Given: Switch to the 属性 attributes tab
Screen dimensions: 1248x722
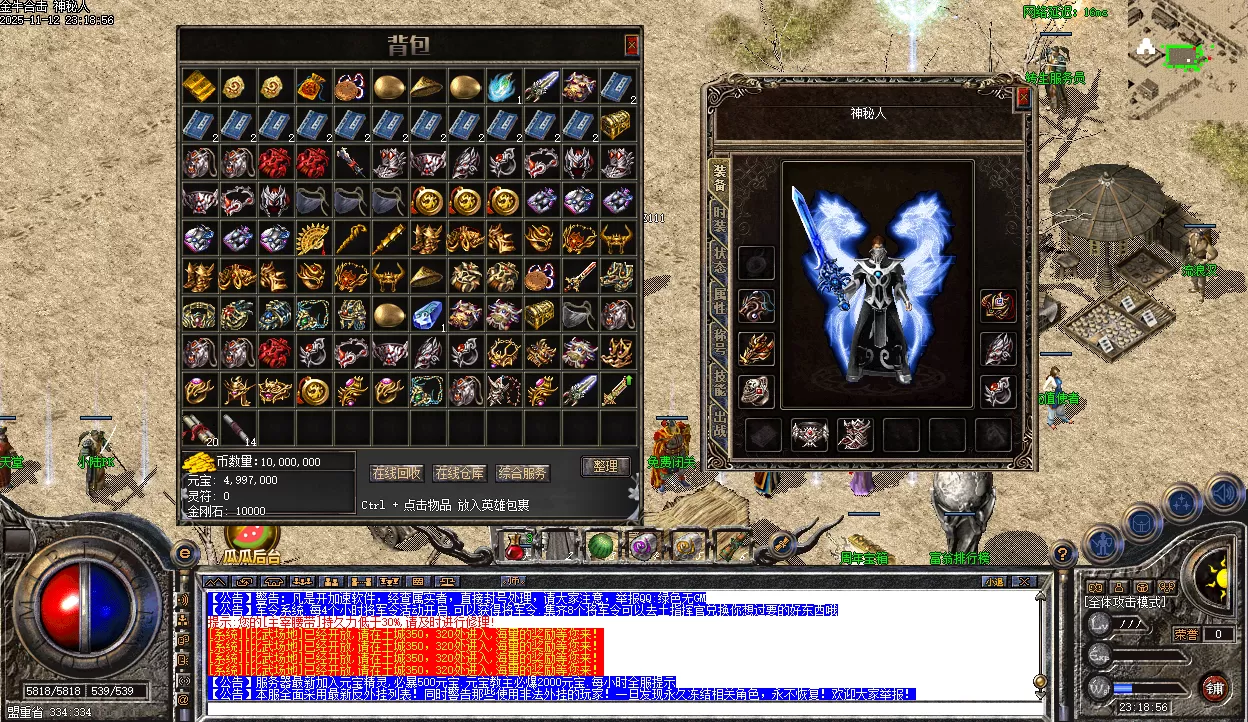Looking at the screenshot, I should click(x=718, y=296).
